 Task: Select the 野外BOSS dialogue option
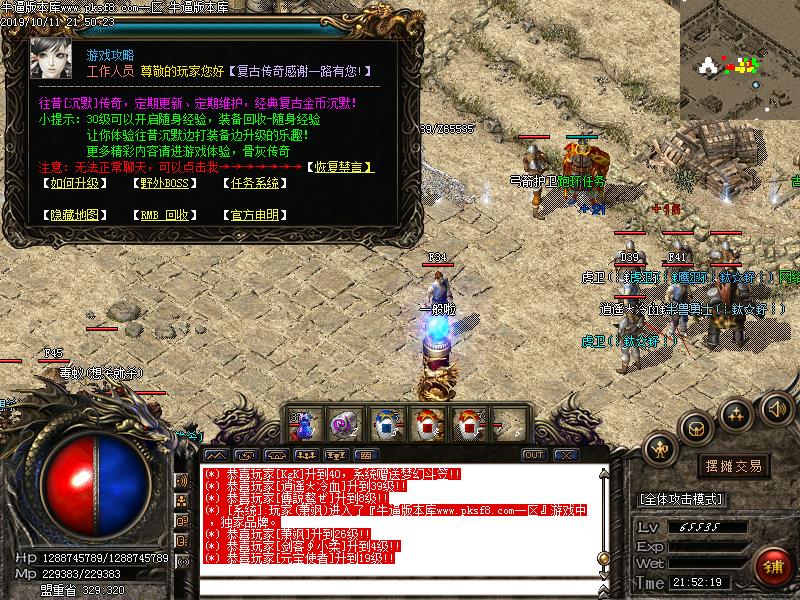click(x=162, y=183)
